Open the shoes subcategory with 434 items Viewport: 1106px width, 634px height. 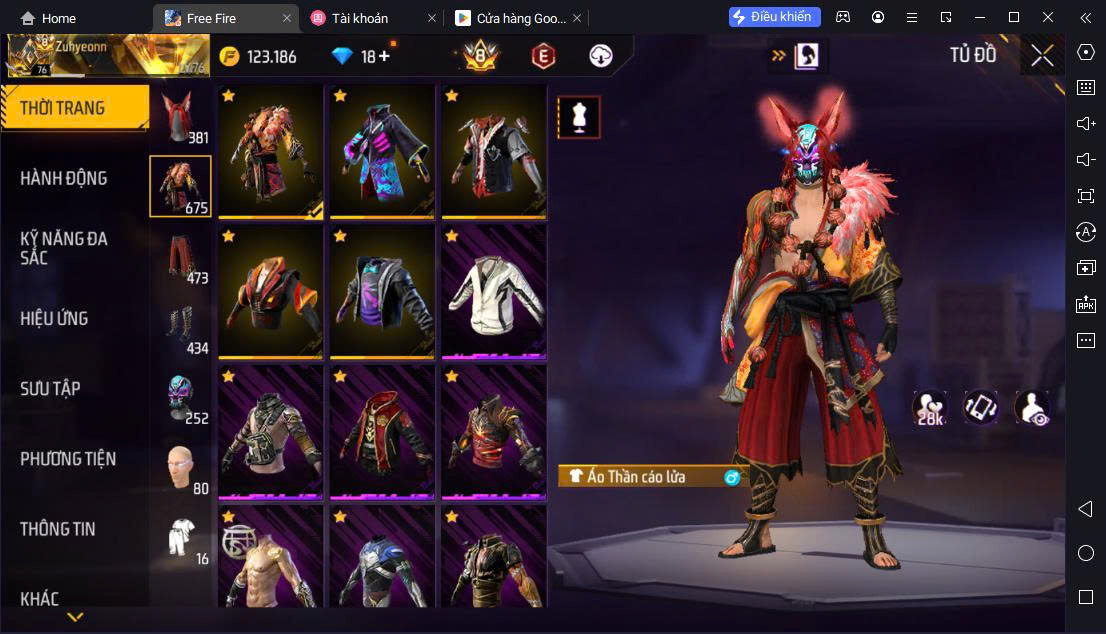tap(180, 327)
